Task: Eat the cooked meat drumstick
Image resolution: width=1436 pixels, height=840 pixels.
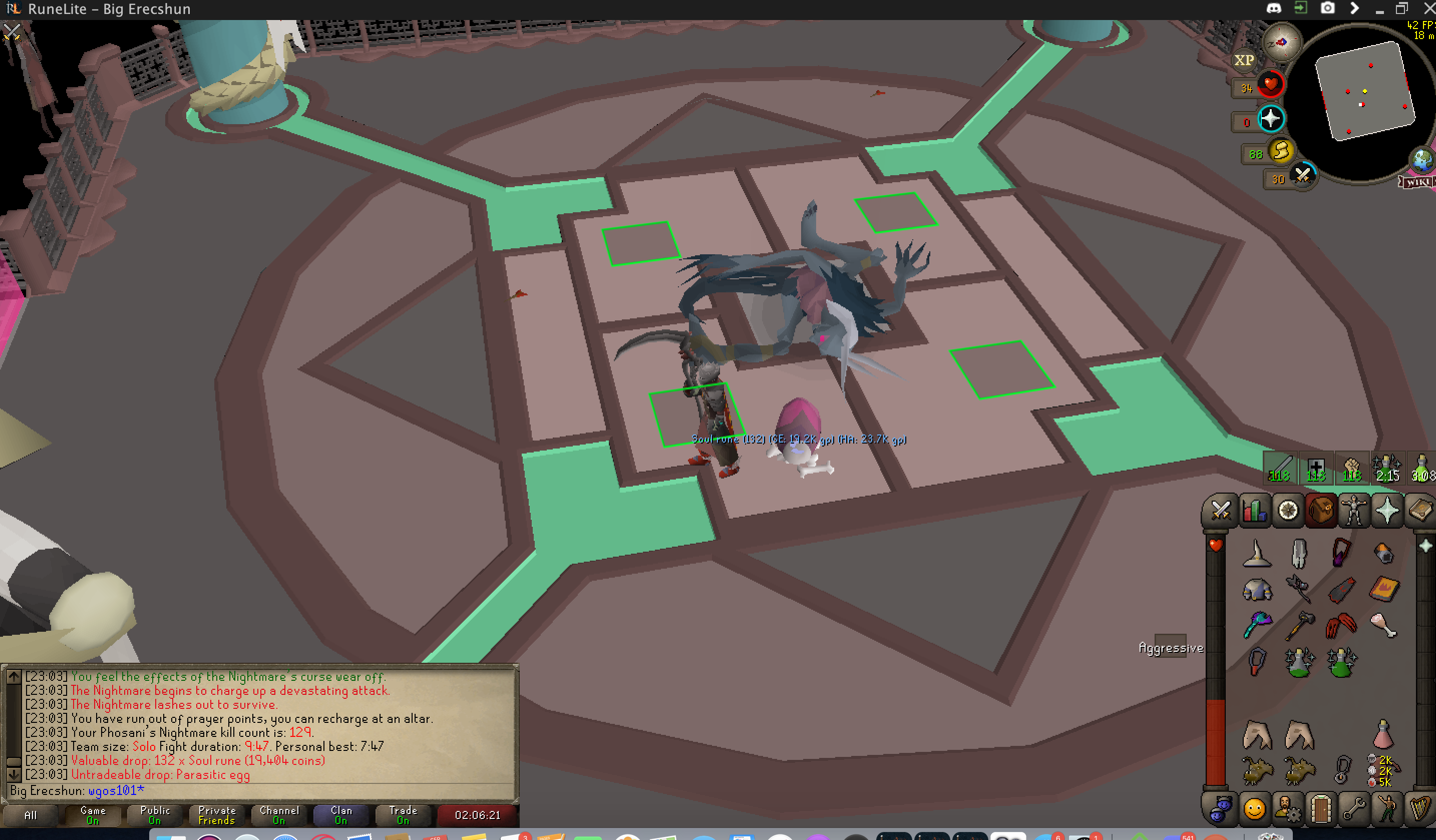Action: pos(1383,625)
